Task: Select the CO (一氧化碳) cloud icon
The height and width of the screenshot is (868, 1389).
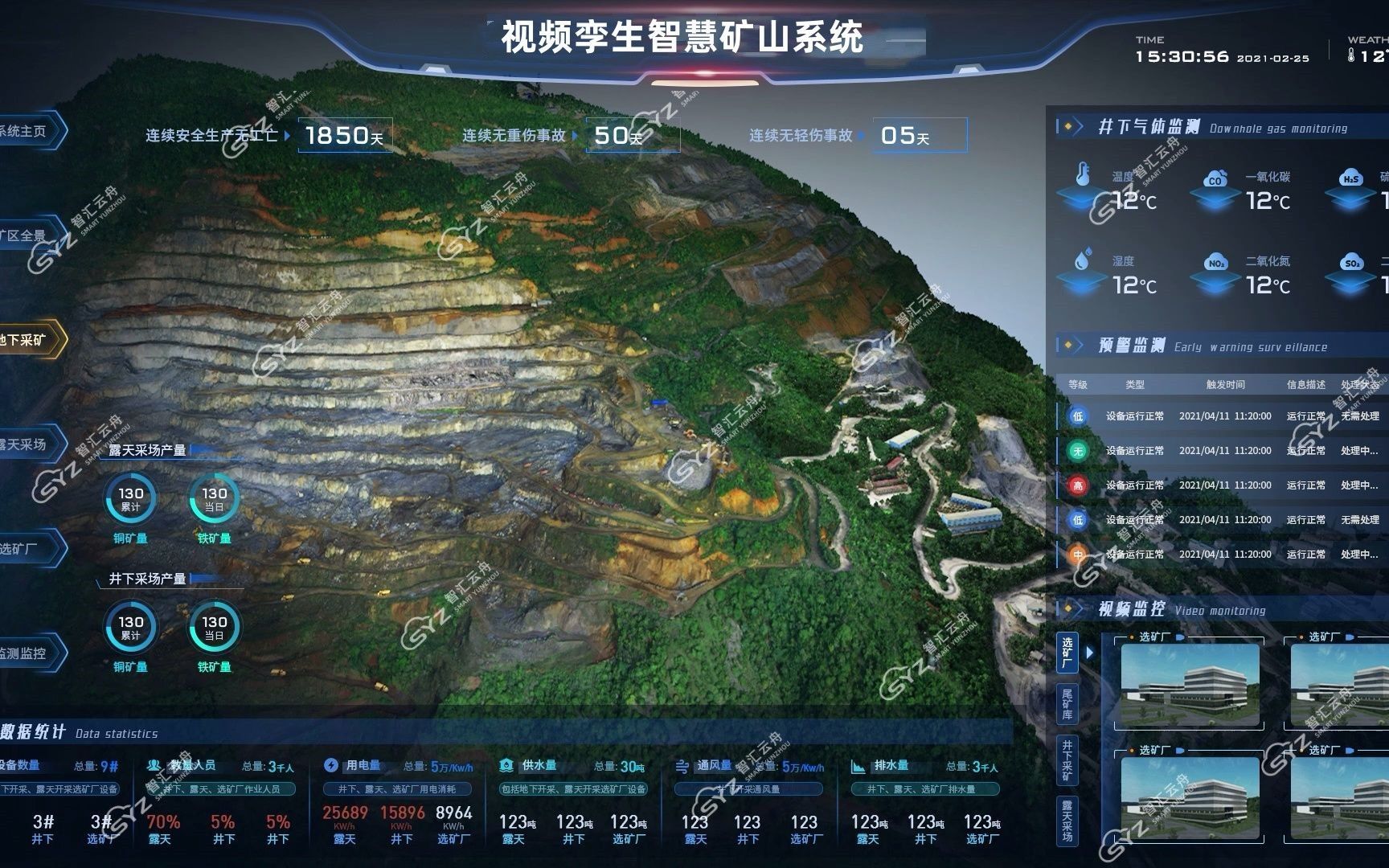Action: coord(1216,178)
